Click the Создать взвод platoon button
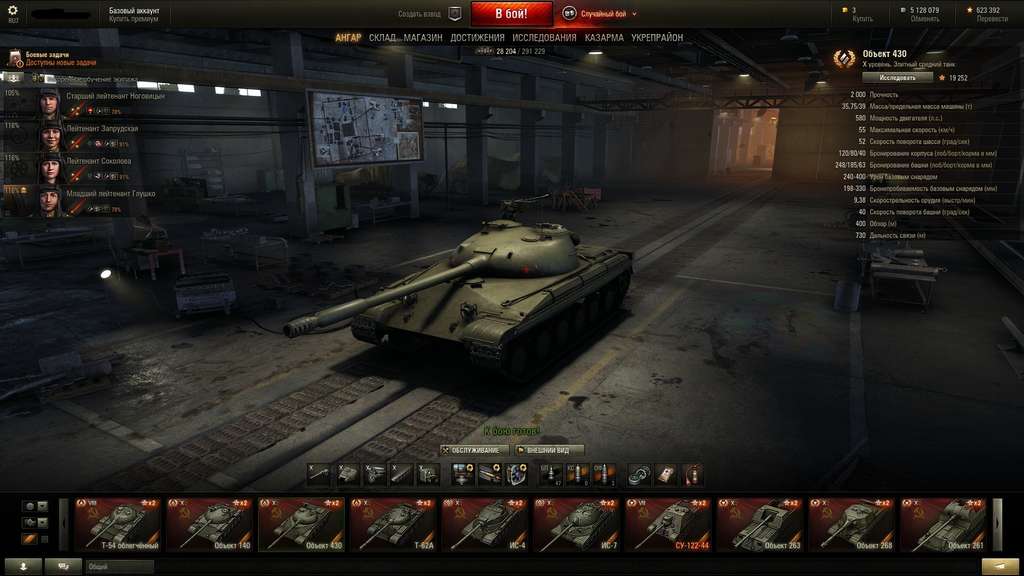 [x=429, y=14]
